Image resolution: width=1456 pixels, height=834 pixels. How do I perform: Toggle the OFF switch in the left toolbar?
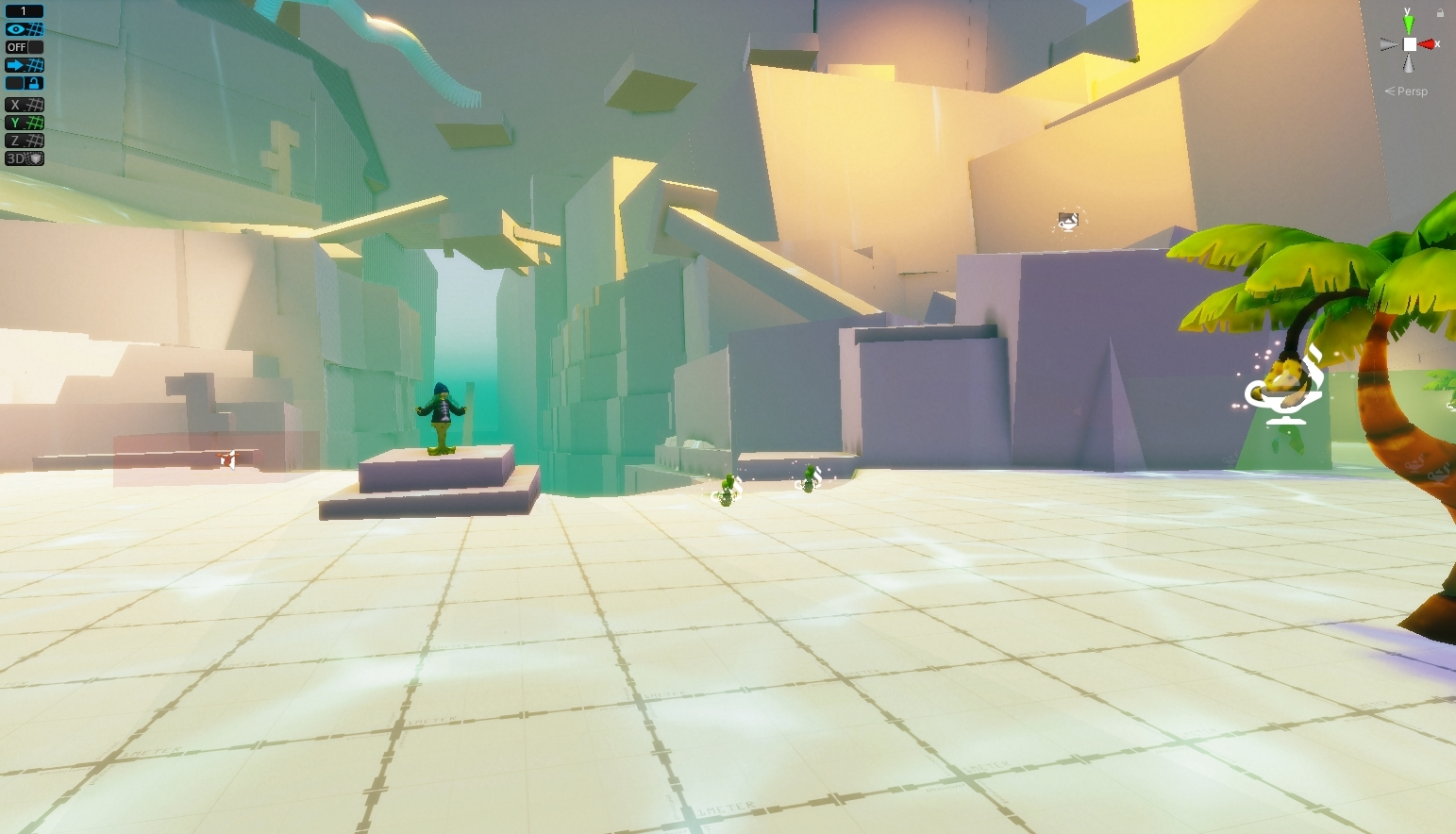click(x=19, y=46)
